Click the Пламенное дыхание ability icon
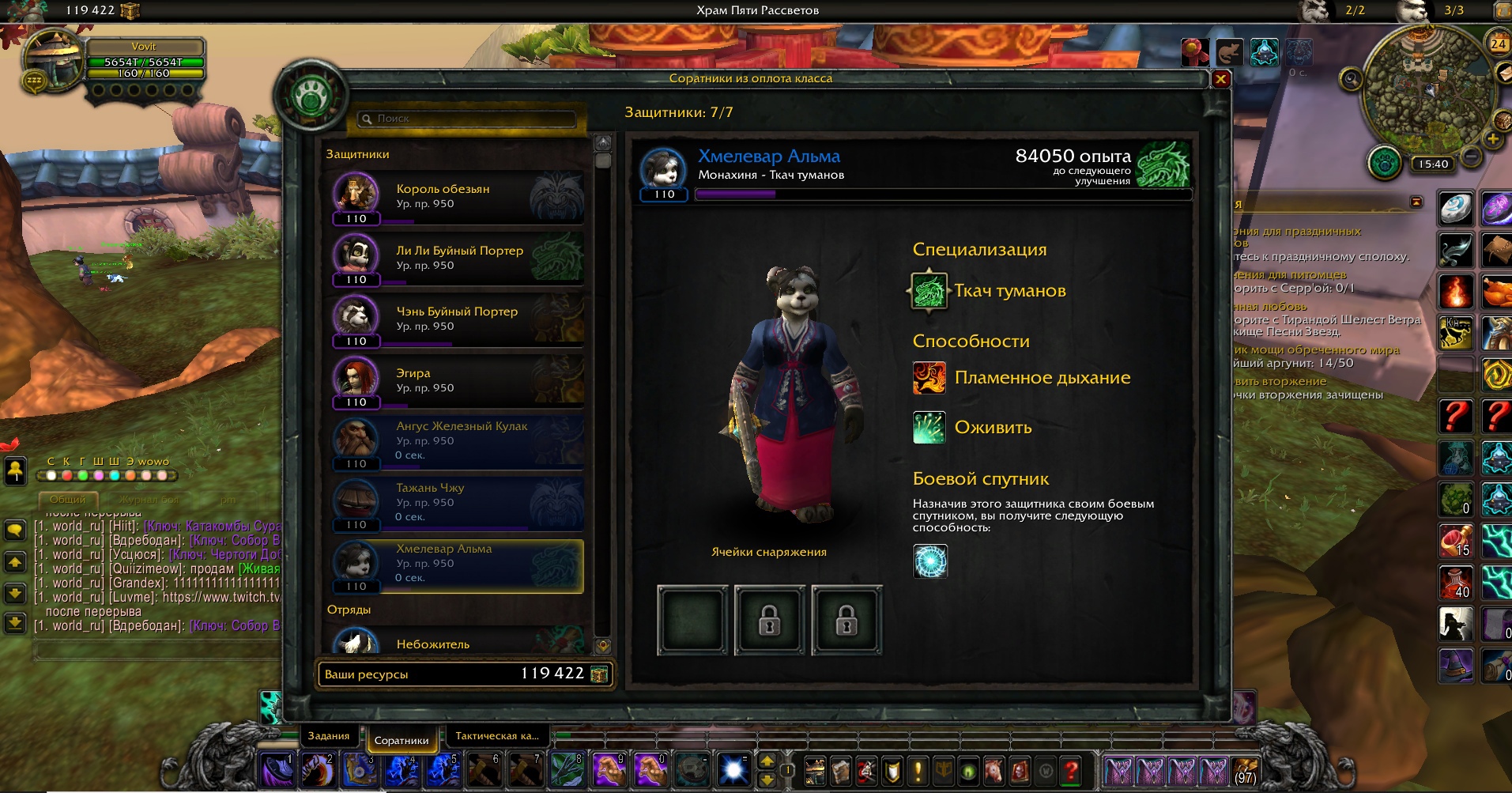 (x=929, y=378)
